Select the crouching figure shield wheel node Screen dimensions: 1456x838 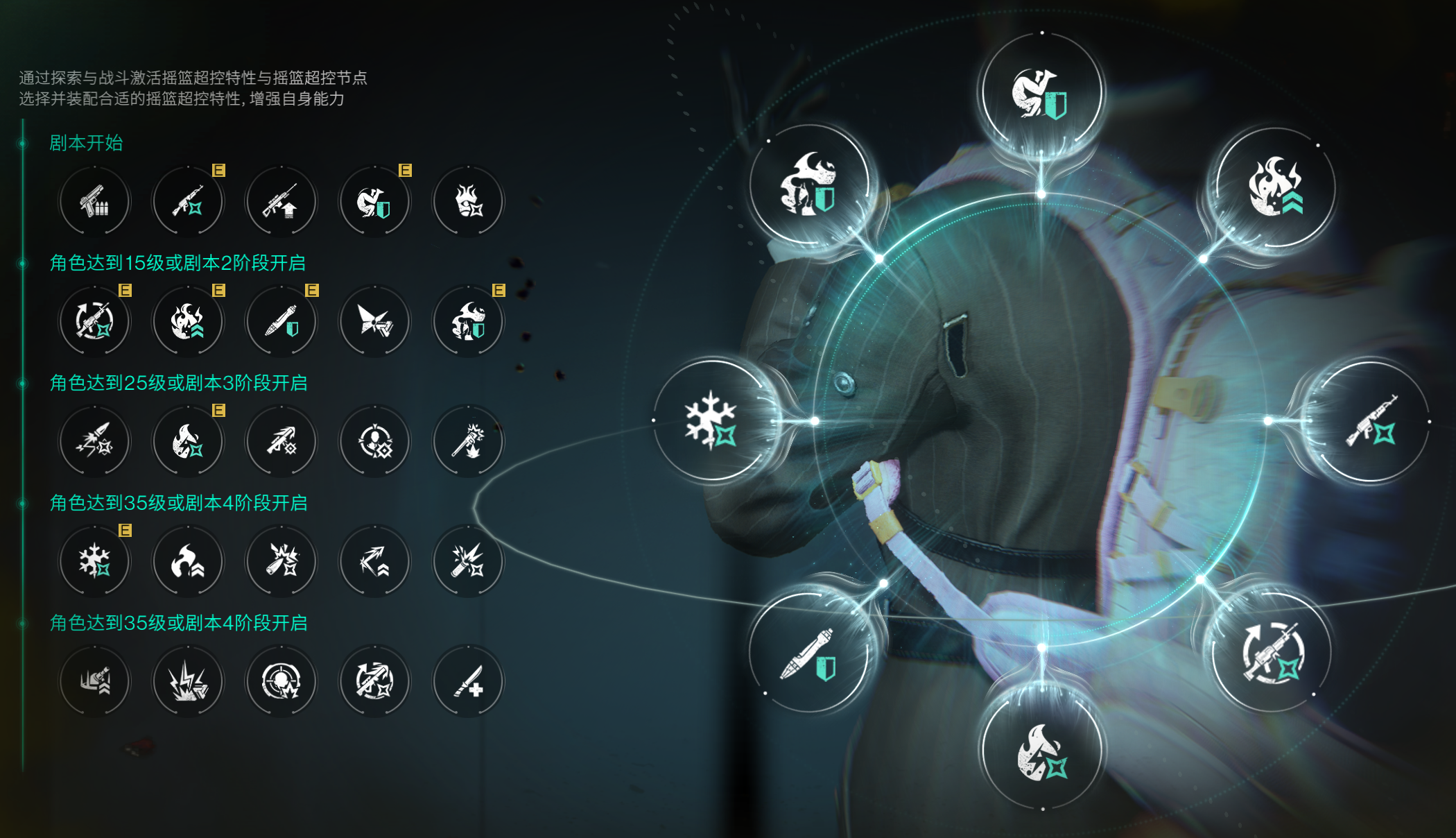[x=1041, y=94]
